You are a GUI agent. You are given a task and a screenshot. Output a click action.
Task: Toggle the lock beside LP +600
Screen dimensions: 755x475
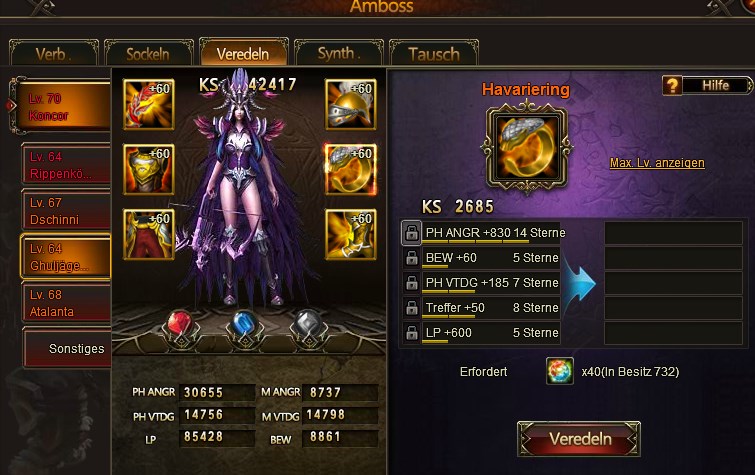411,333
